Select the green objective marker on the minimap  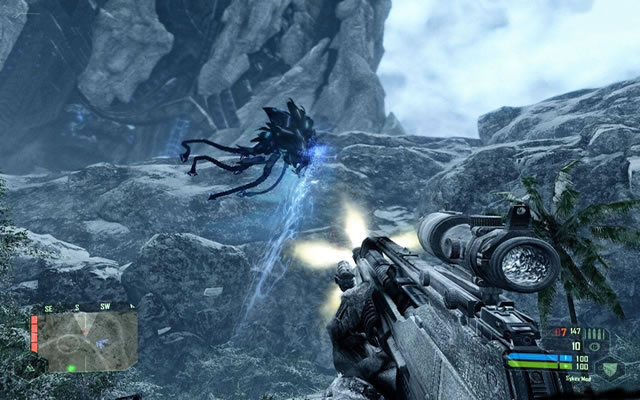click(72, 368)
